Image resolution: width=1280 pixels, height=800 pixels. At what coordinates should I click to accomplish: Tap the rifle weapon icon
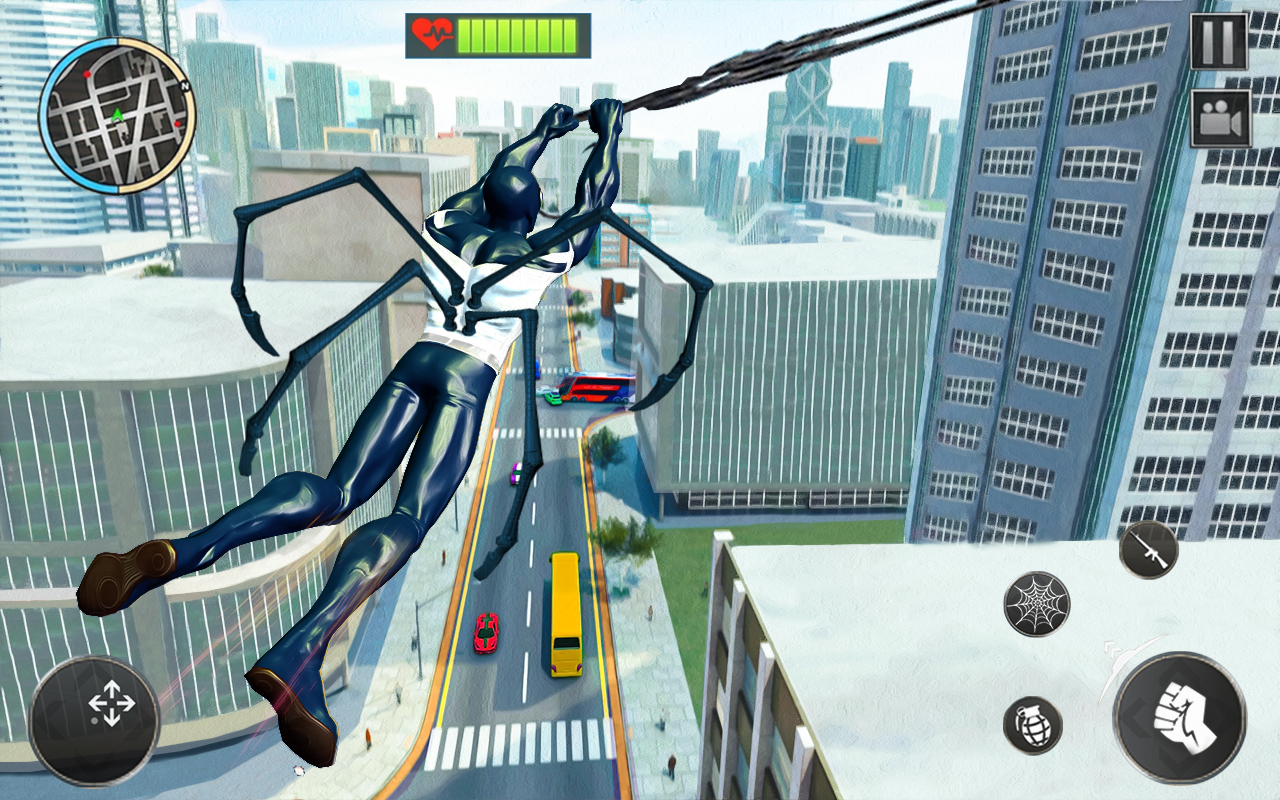(x=1148, y=551)
